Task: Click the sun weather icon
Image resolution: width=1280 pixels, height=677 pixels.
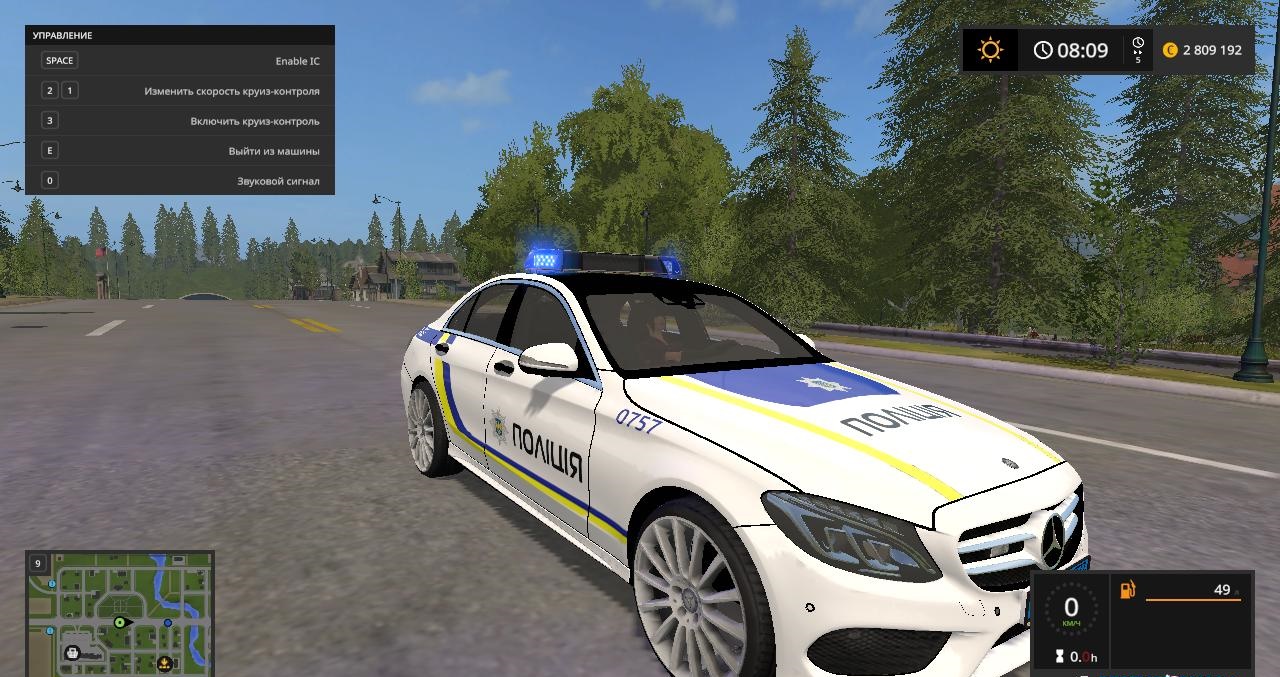Action: tap(990, 50)
